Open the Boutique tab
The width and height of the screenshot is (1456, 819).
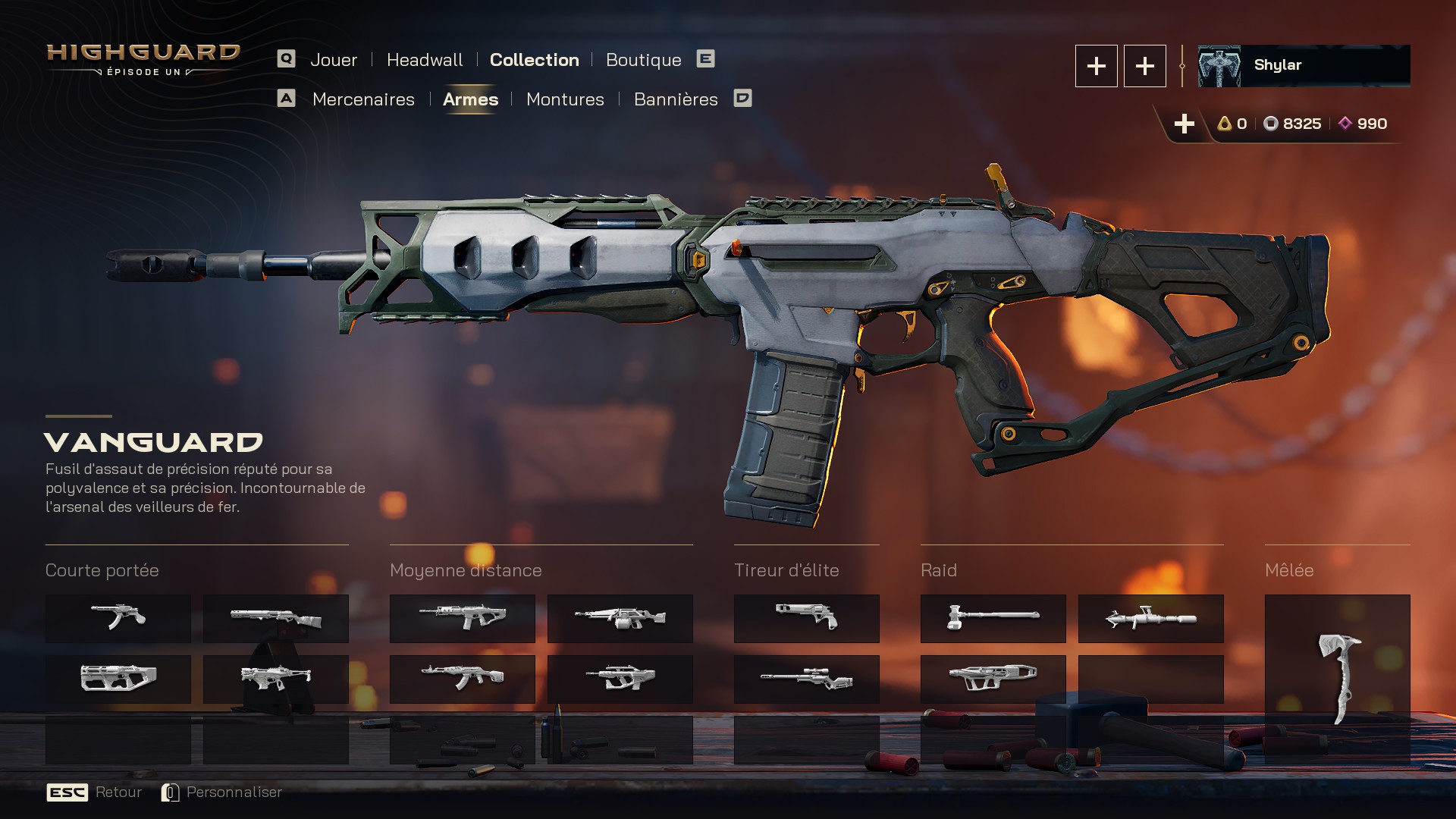(x=643, y=60)
